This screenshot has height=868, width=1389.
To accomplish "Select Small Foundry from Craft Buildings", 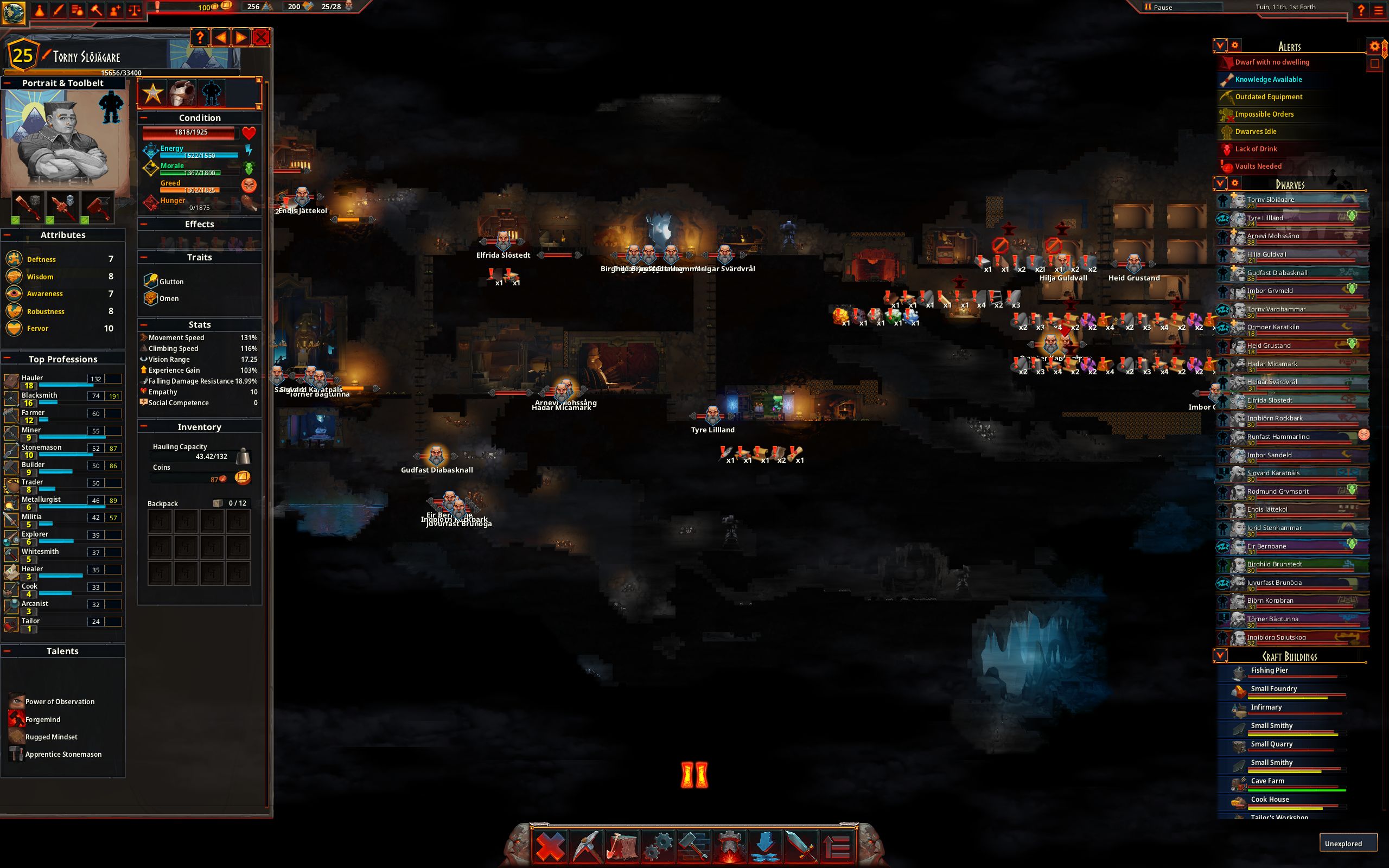I will [1273, 689].
